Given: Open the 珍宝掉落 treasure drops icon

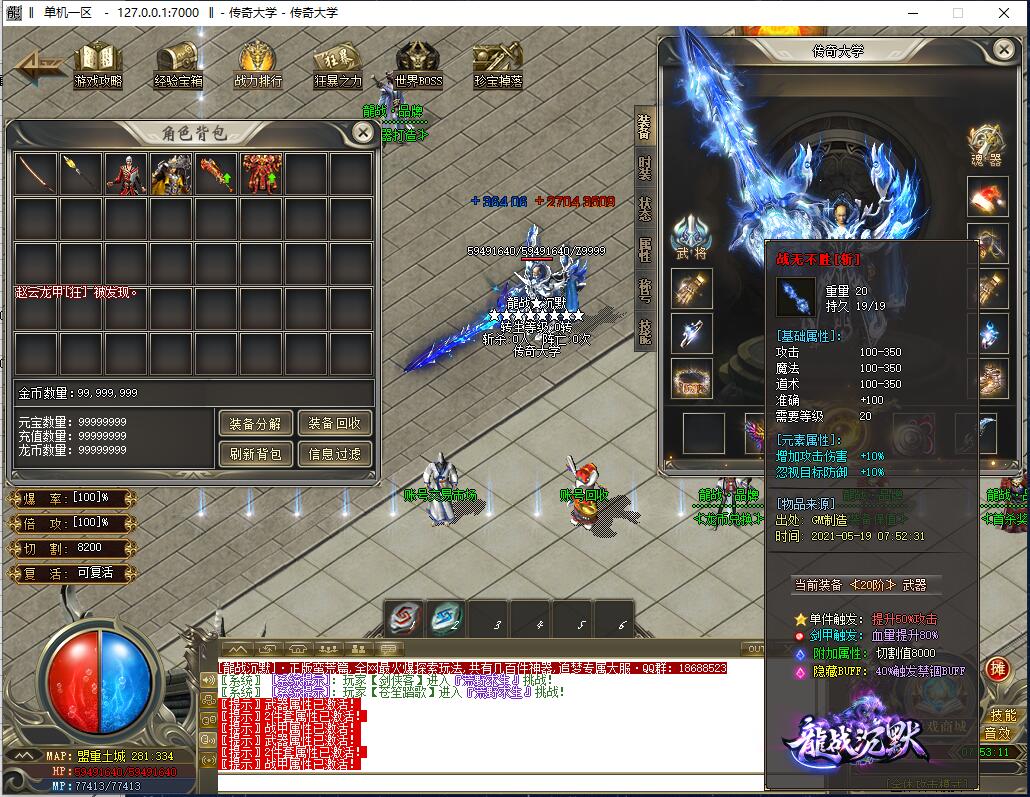Looking at the screenshot, I should (497, 65).
